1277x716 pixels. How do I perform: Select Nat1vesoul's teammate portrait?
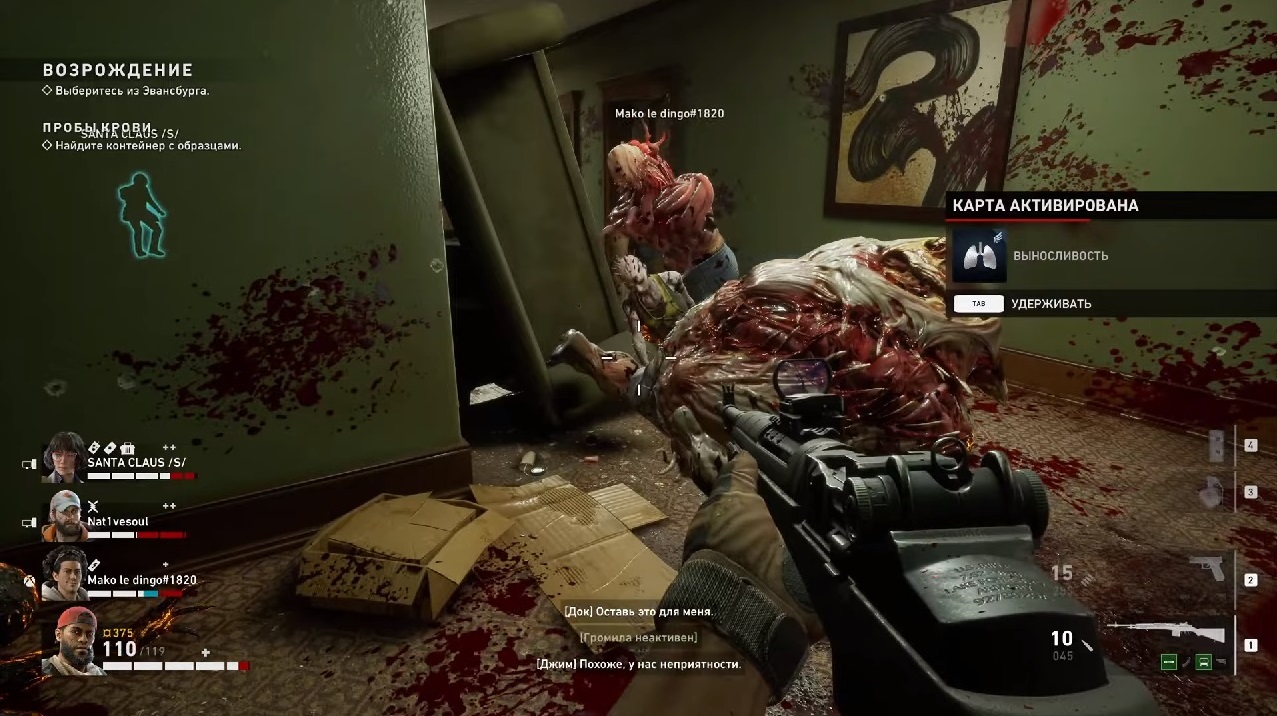tap(64, 514)
